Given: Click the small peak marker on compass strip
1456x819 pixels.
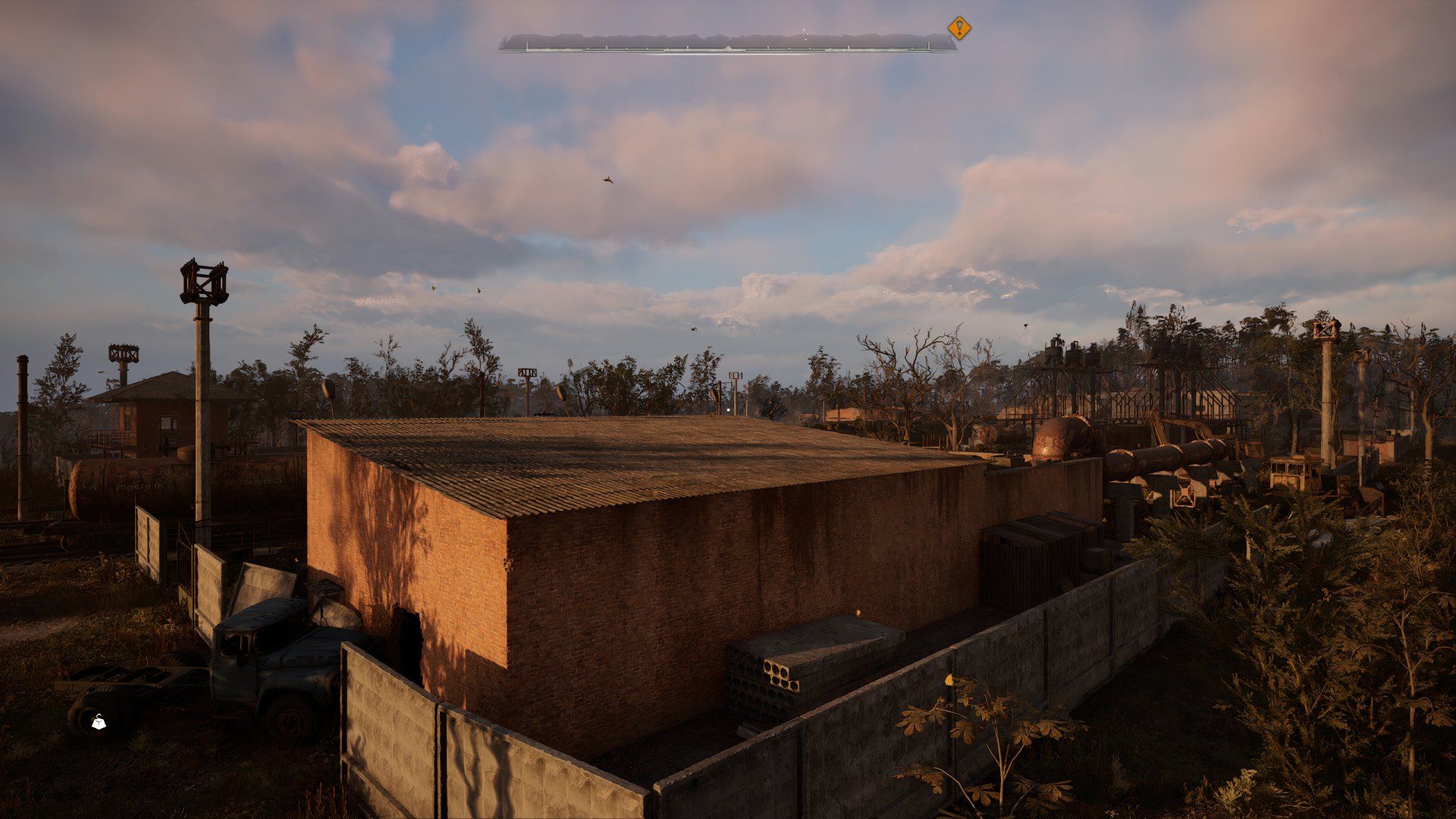Looking at the screenshot, I should coord(728,48).
